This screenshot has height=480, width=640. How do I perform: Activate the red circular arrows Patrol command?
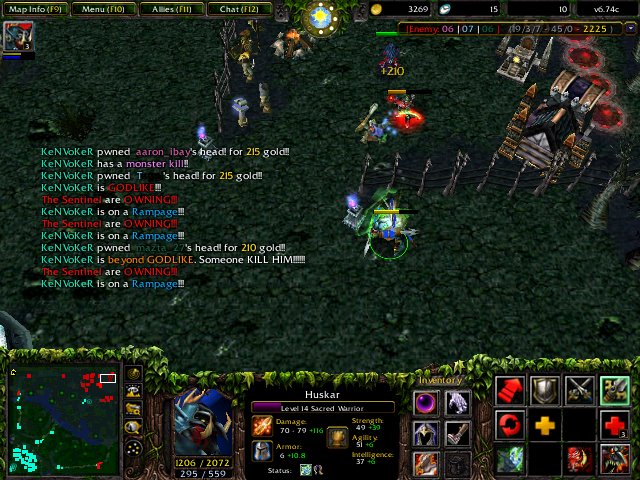click(x=511, y=425)
